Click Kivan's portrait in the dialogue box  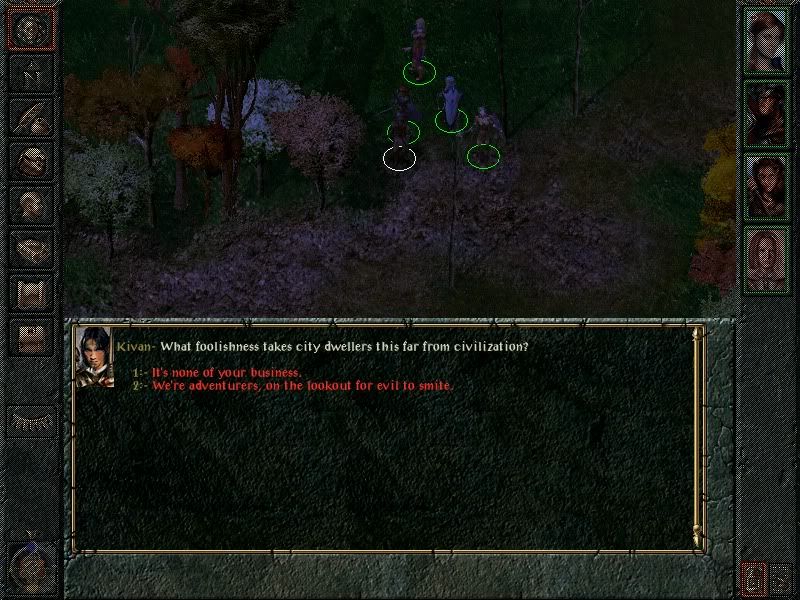[x=94, y=356]
